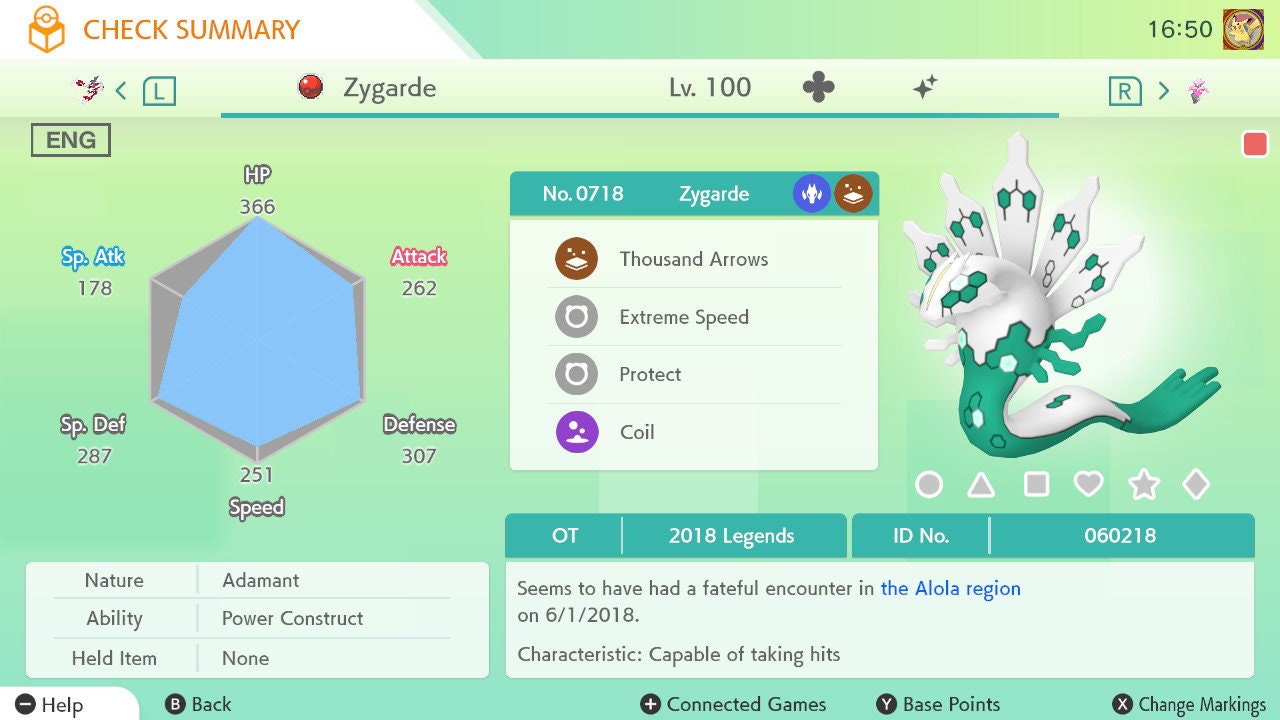Select the Thousand Arrows move

tap(693, 259)
